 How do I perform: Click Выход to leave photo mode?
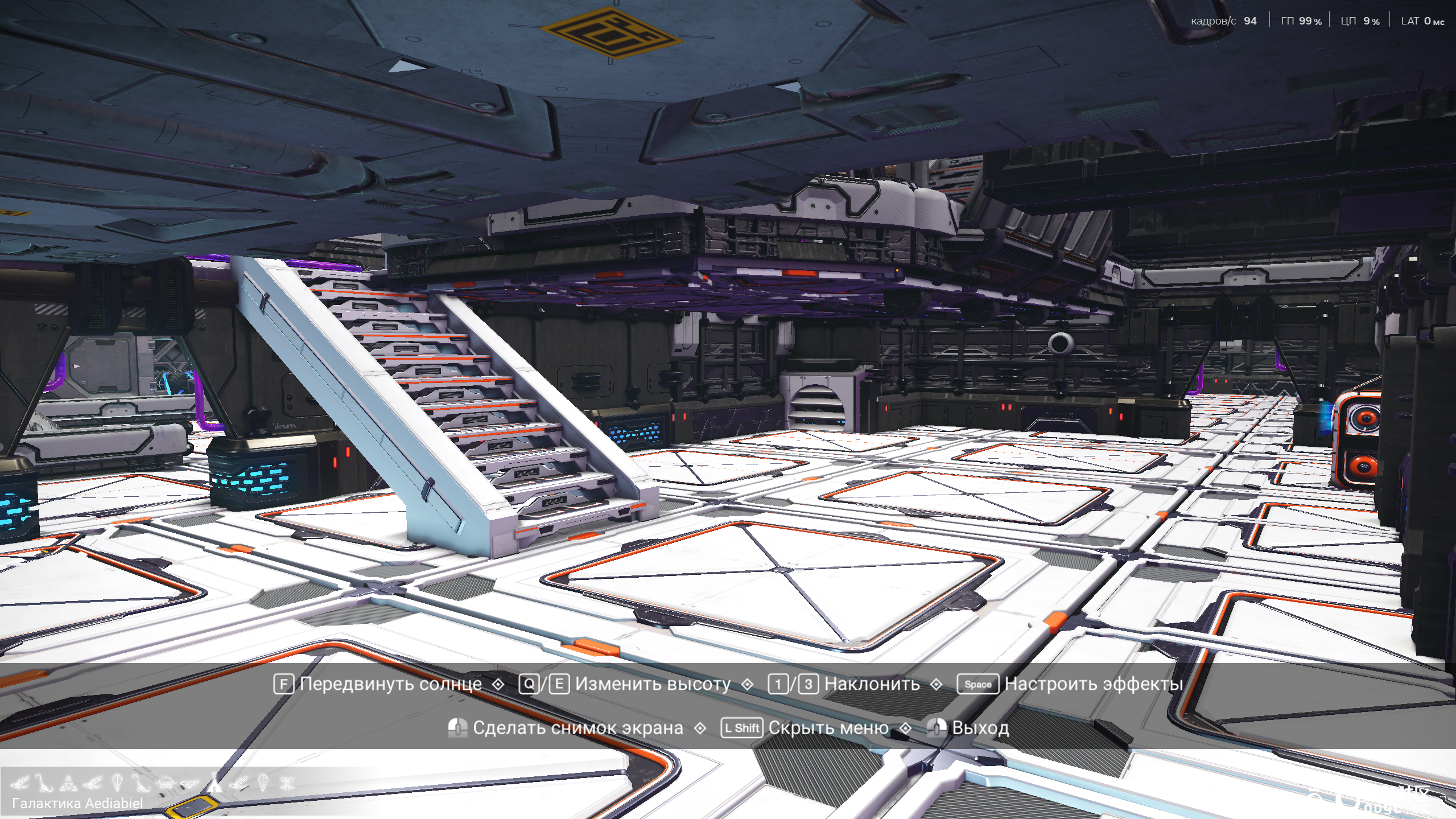point(980,728)
